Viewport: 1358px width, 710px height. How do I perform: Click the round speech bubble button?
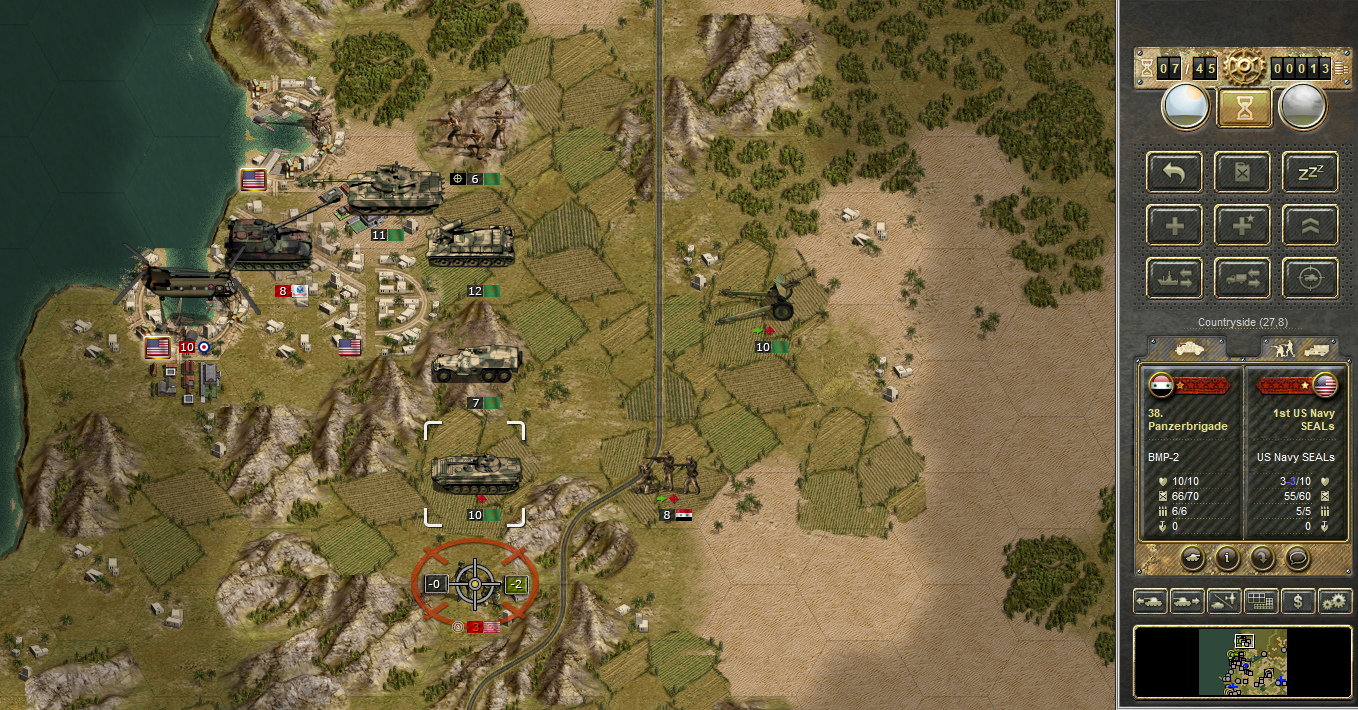[1297, 557]
